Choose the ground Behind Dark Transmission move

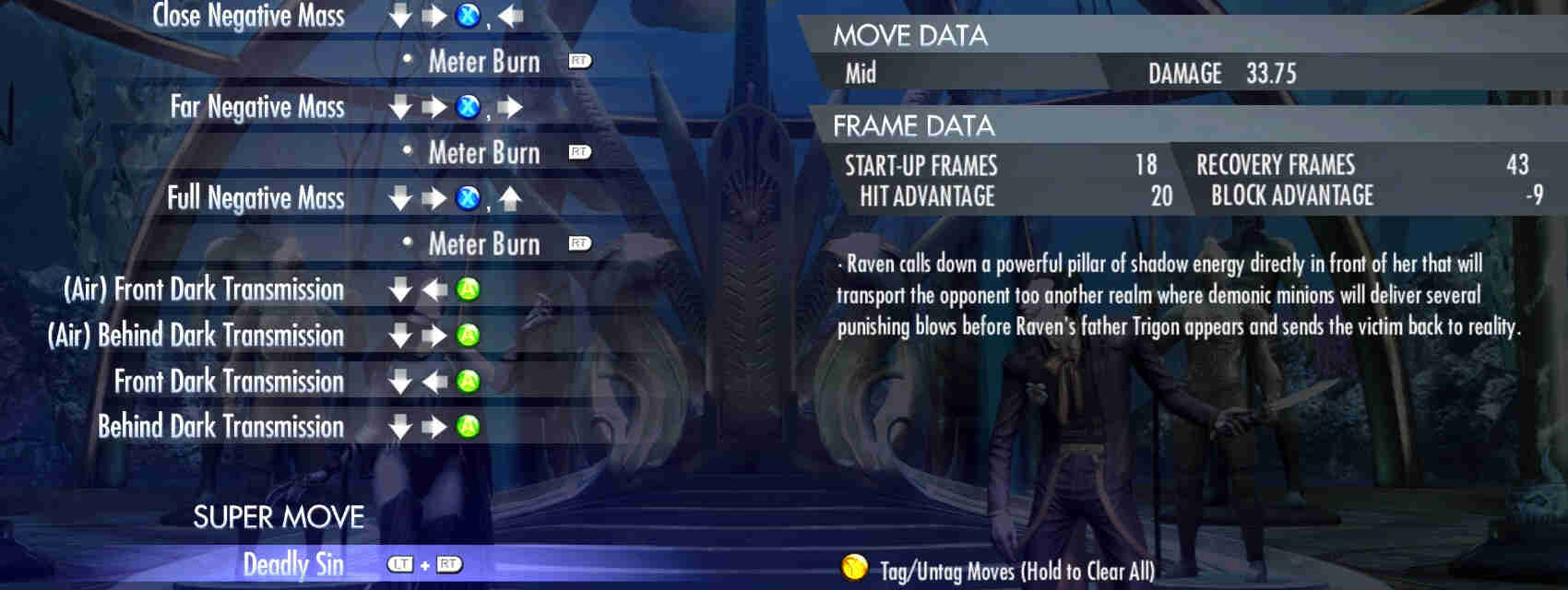(x=220, y=426)
